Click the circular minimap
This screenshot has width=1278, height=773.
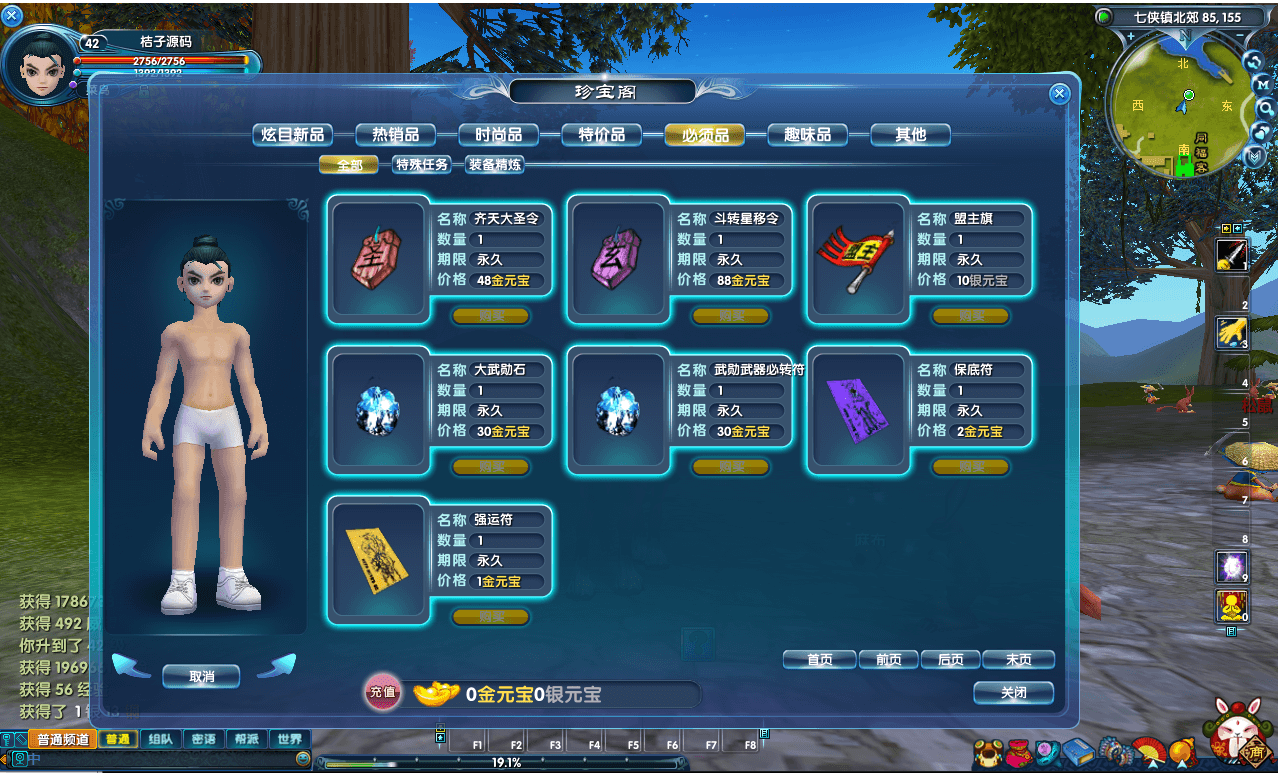(1175, 108)
